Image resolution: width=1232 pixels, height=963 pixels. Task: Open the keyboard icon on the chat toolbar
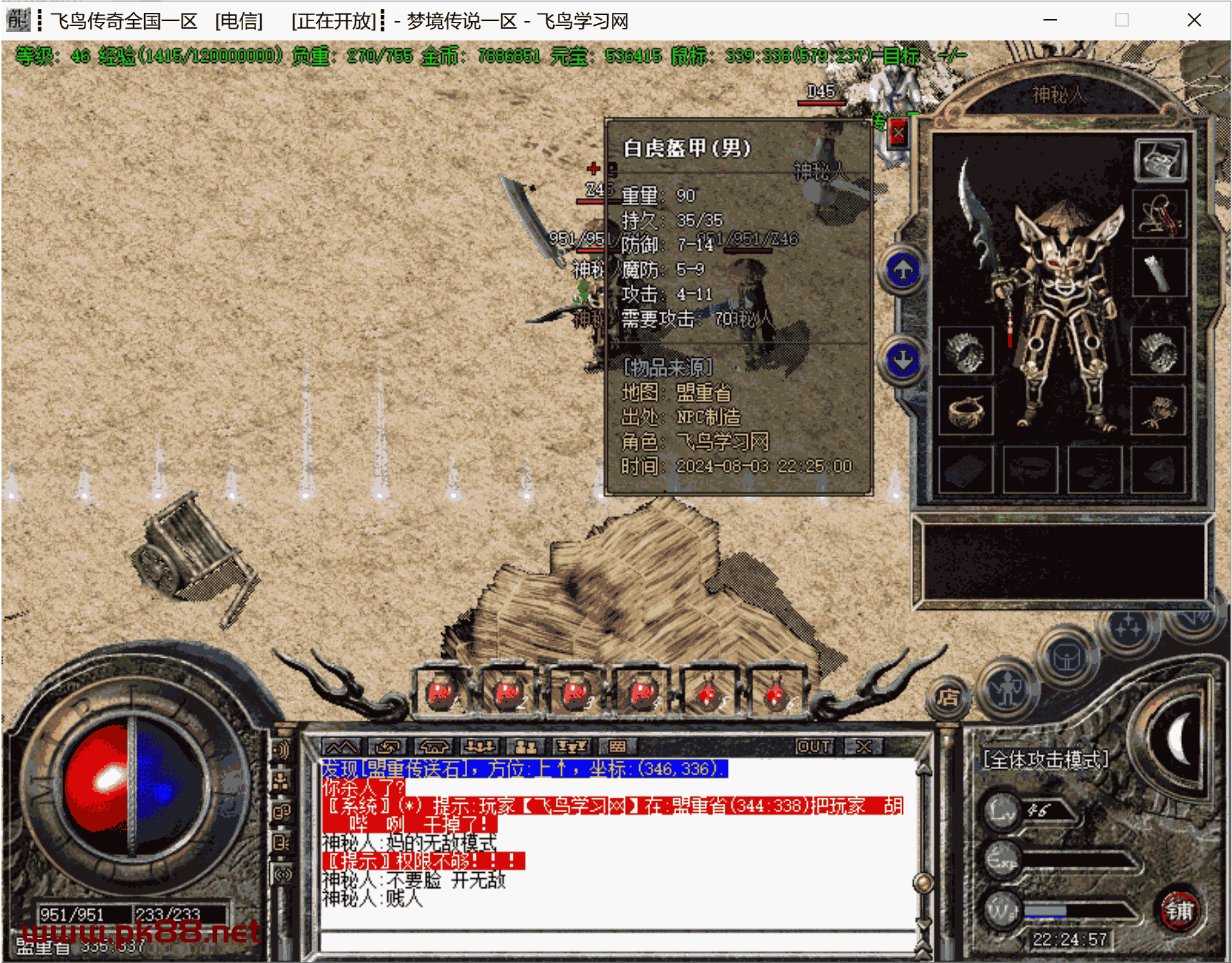(x=617, y=746)
